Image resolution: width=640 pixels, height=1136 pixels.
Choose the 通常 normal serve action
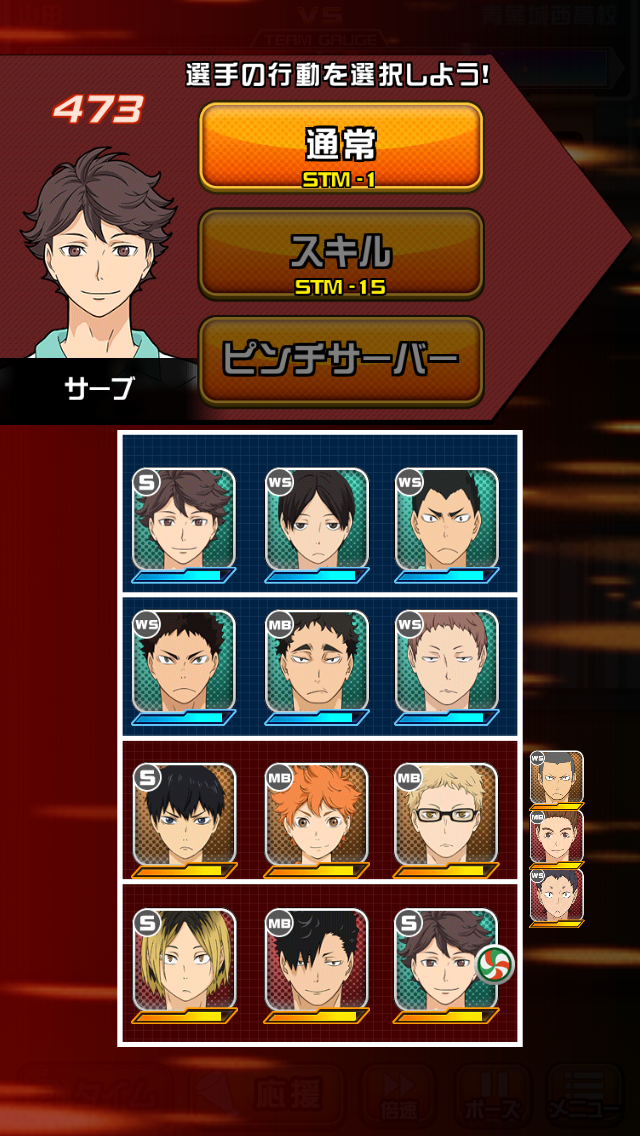point(341,147)
